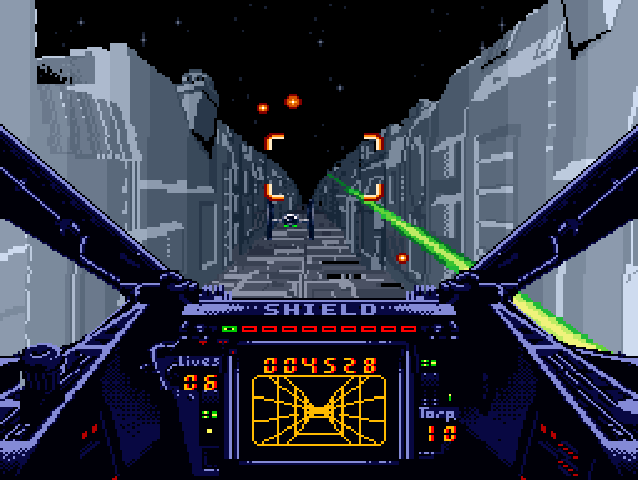Click the yellow targeting computer display
Screen dimensions: 638x480
tap(319, 410)
